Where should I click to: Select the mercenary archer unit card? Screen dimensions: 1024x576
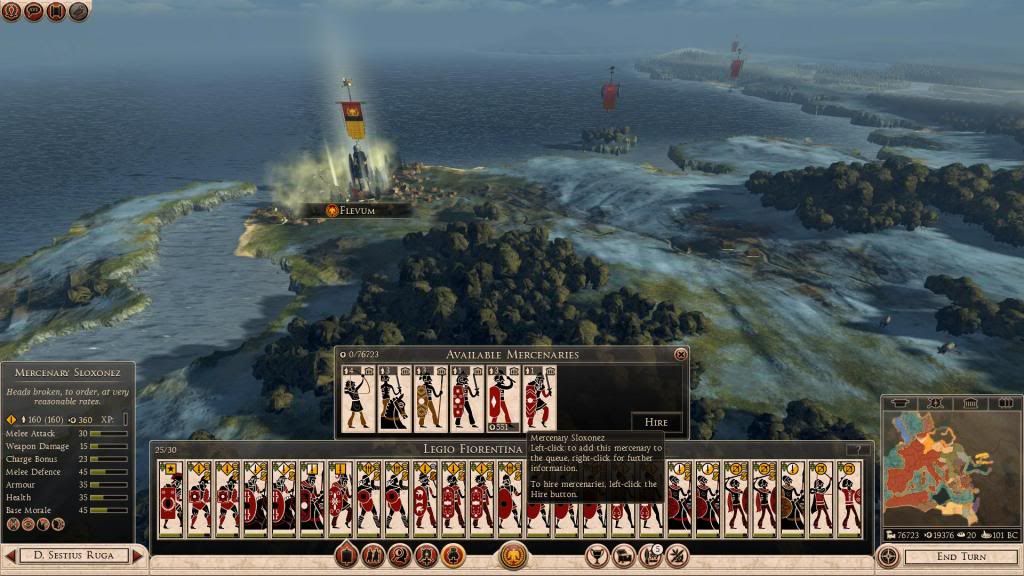click(x=358, y=399)
